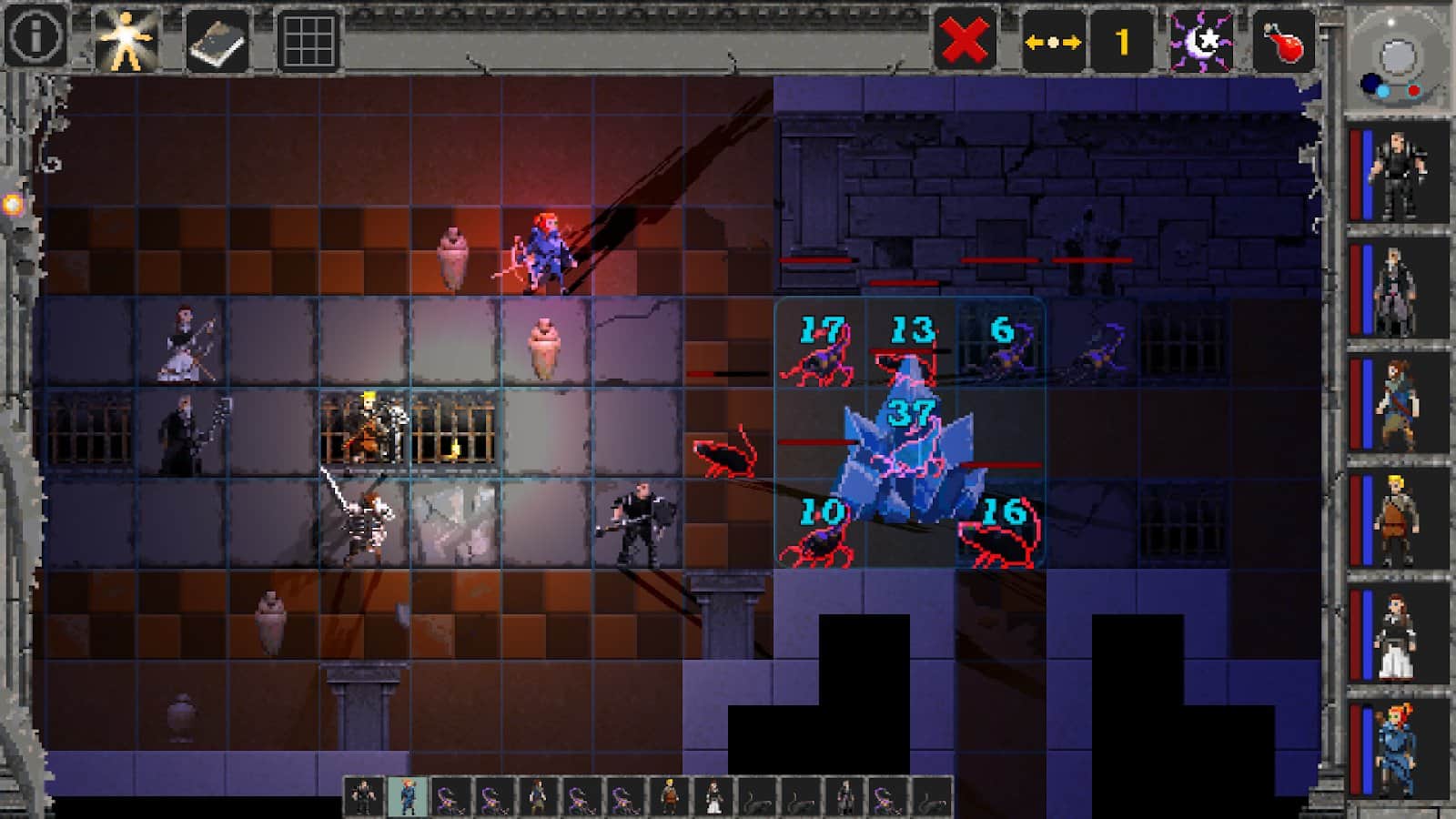Activate the crescent moon and star spell
The image size is (1456, 819).
pos(1201,41)
